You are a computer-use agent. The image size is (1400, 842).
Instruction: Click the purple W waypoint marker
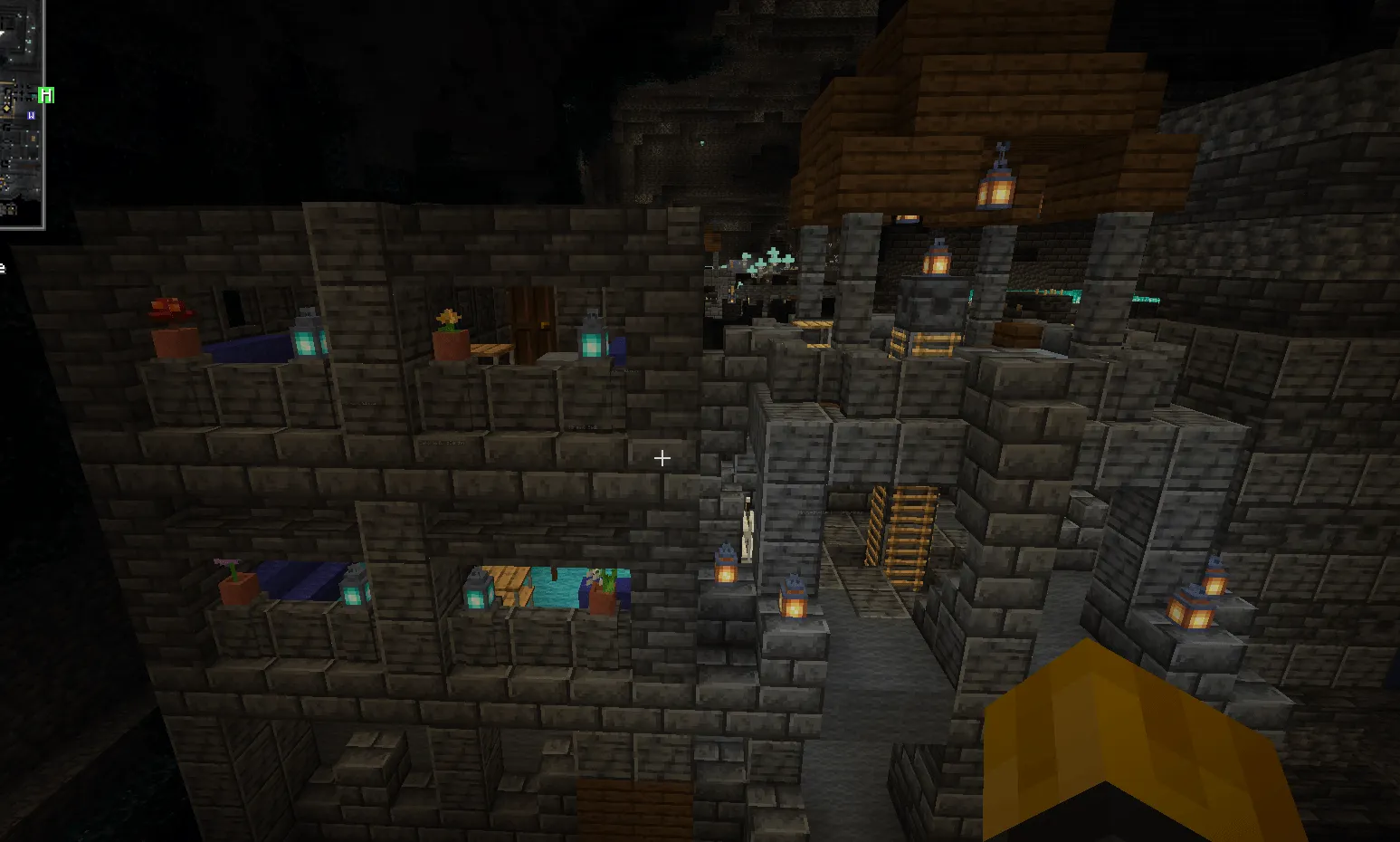32,115
